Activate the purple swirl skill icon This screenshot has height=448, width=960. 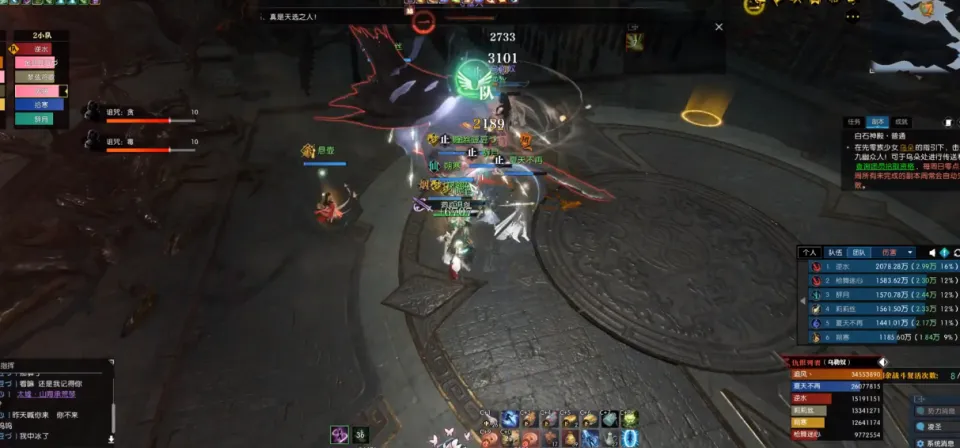(x=340, y=433)
